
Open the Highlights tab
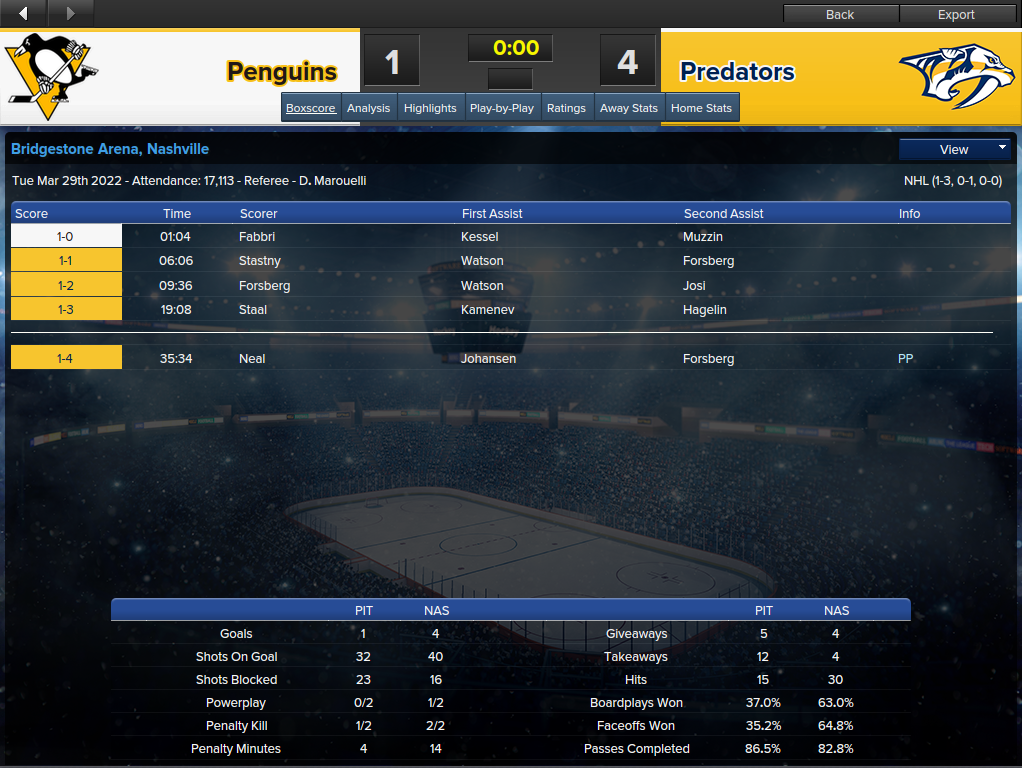click(x=430, y=108)
